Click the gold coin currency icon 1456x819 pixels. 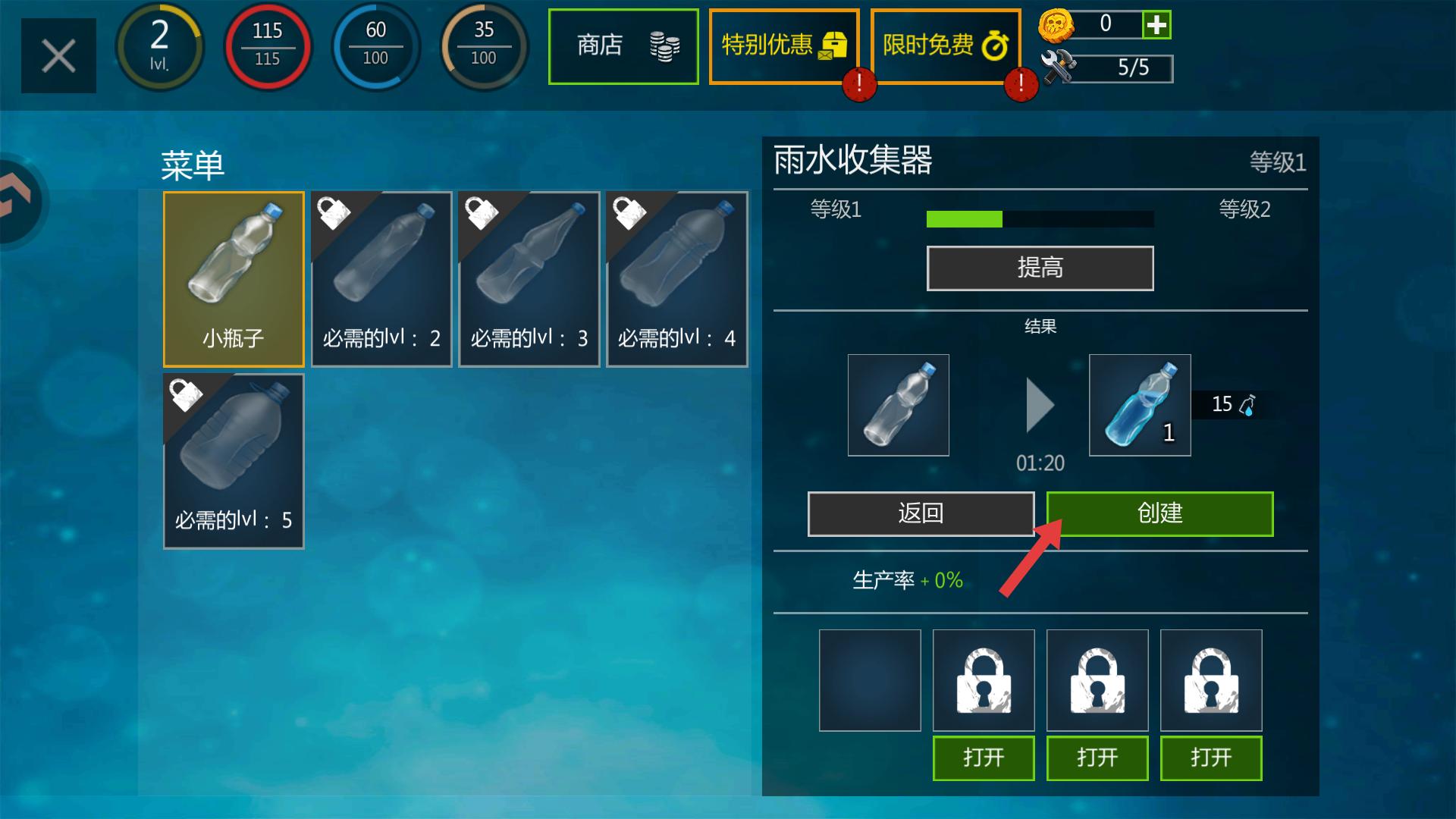pos(1059,27)
